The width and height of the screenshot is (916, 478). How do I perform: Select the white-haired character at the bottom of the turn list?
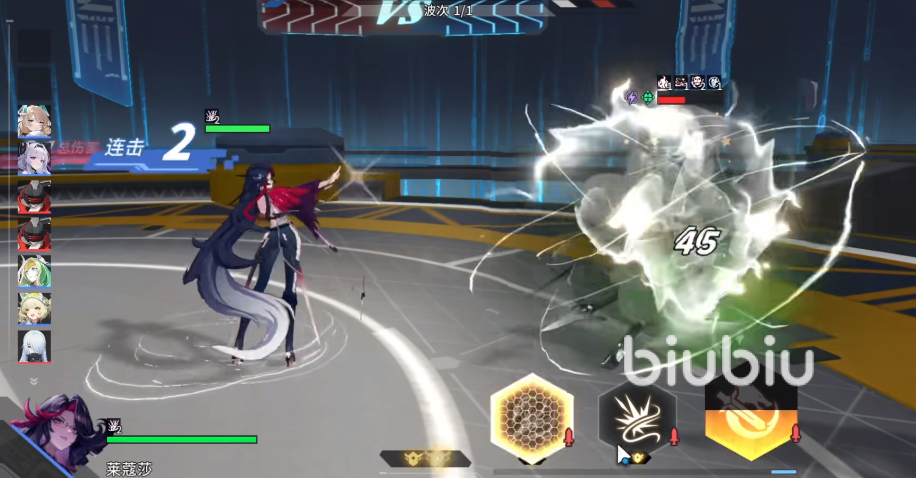click(x=34, y=346)
